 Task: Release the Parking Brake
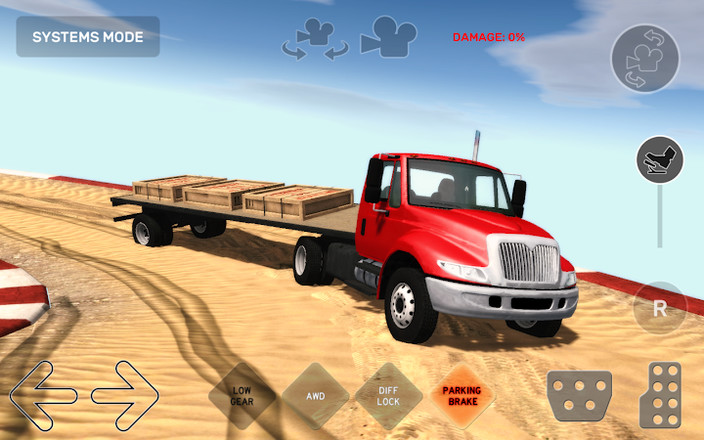point(462,396)
